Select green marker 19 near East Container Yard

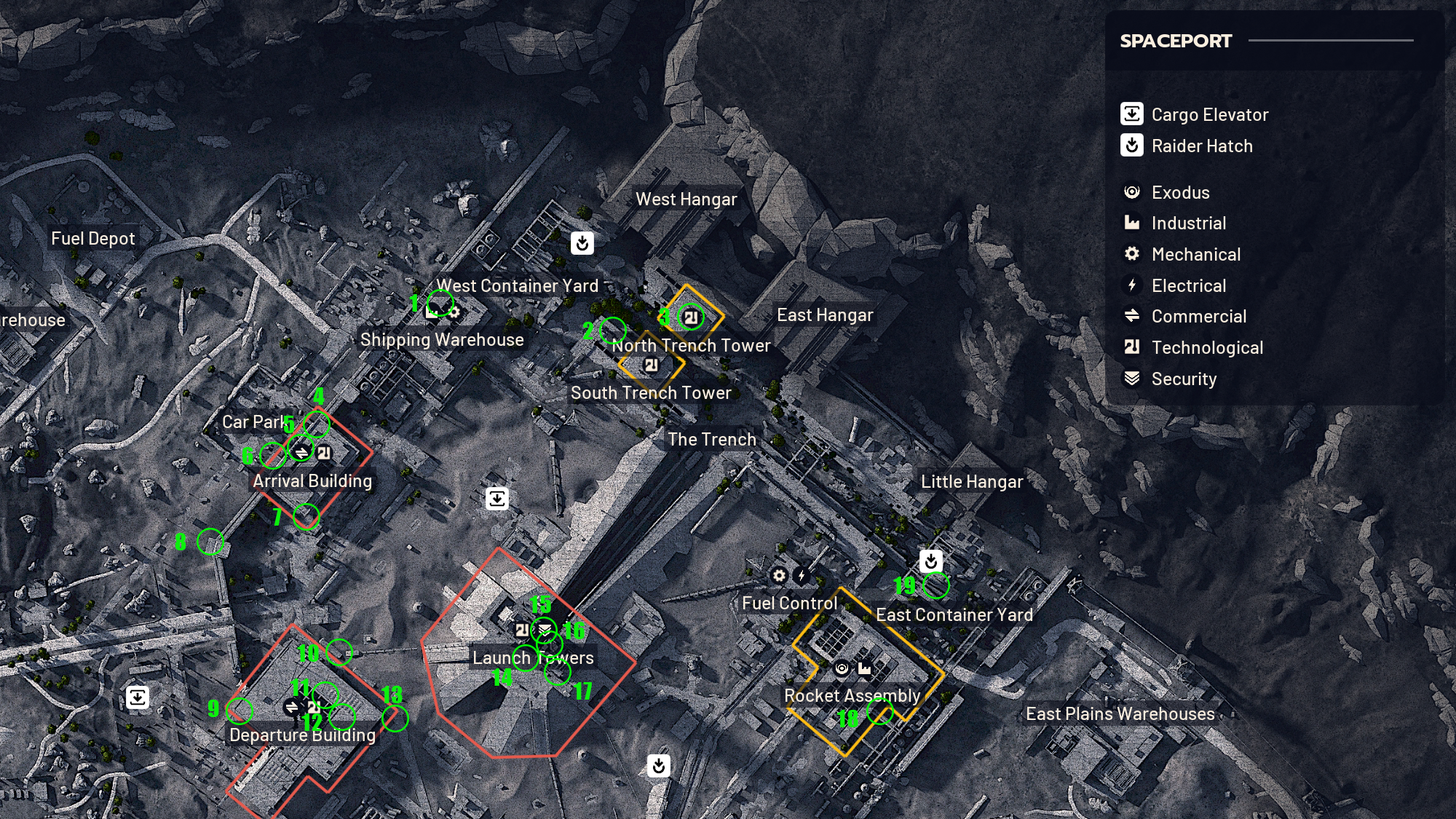pyautogui.click(x=936, y=584)
